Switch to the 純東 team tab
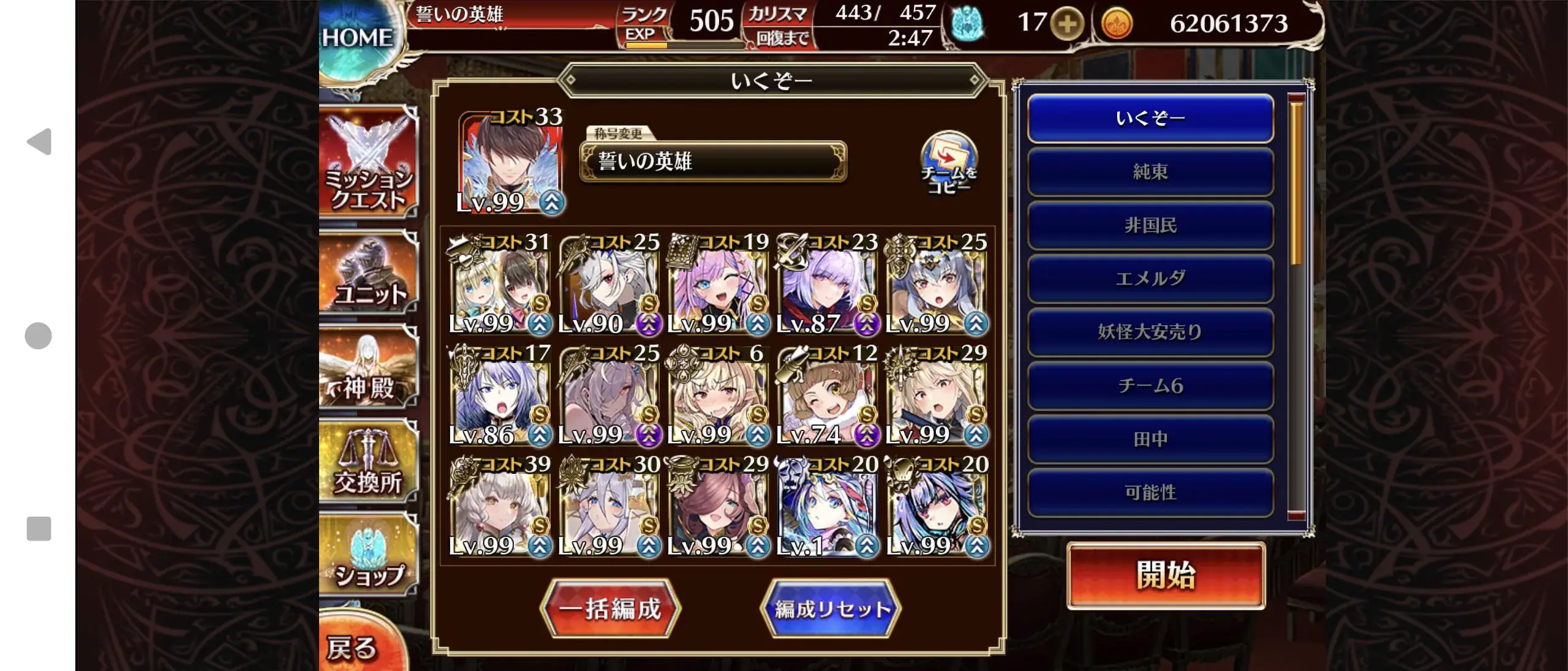The image size is (1568, 671). pos(1150,172)
